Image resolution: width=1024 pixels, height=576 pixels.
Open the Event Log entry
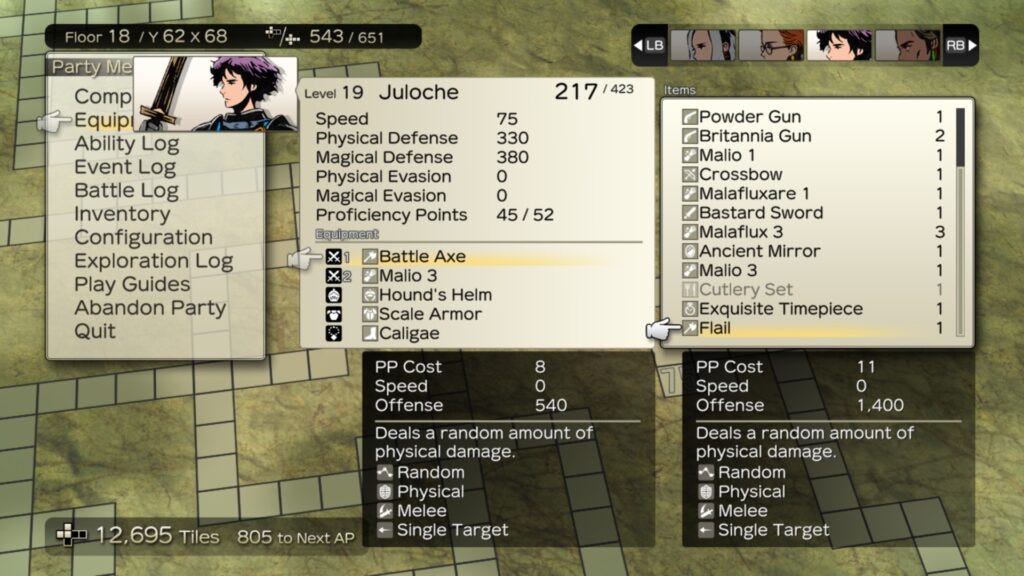[x=125, y=167]
